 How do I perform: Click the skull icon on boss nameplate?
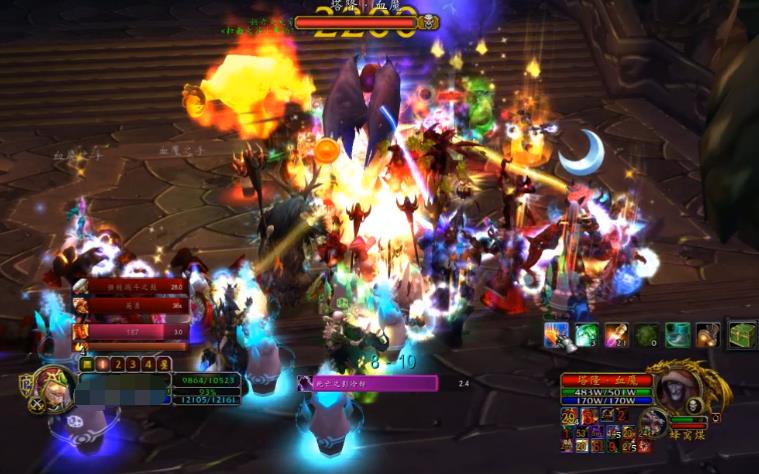coord(427,22)
